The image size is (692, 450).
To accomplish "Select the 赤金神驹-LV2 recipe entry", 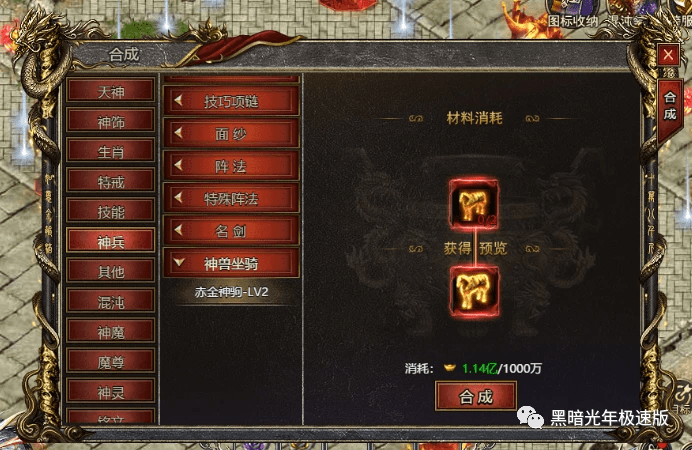I will click(x=232, y=293).
